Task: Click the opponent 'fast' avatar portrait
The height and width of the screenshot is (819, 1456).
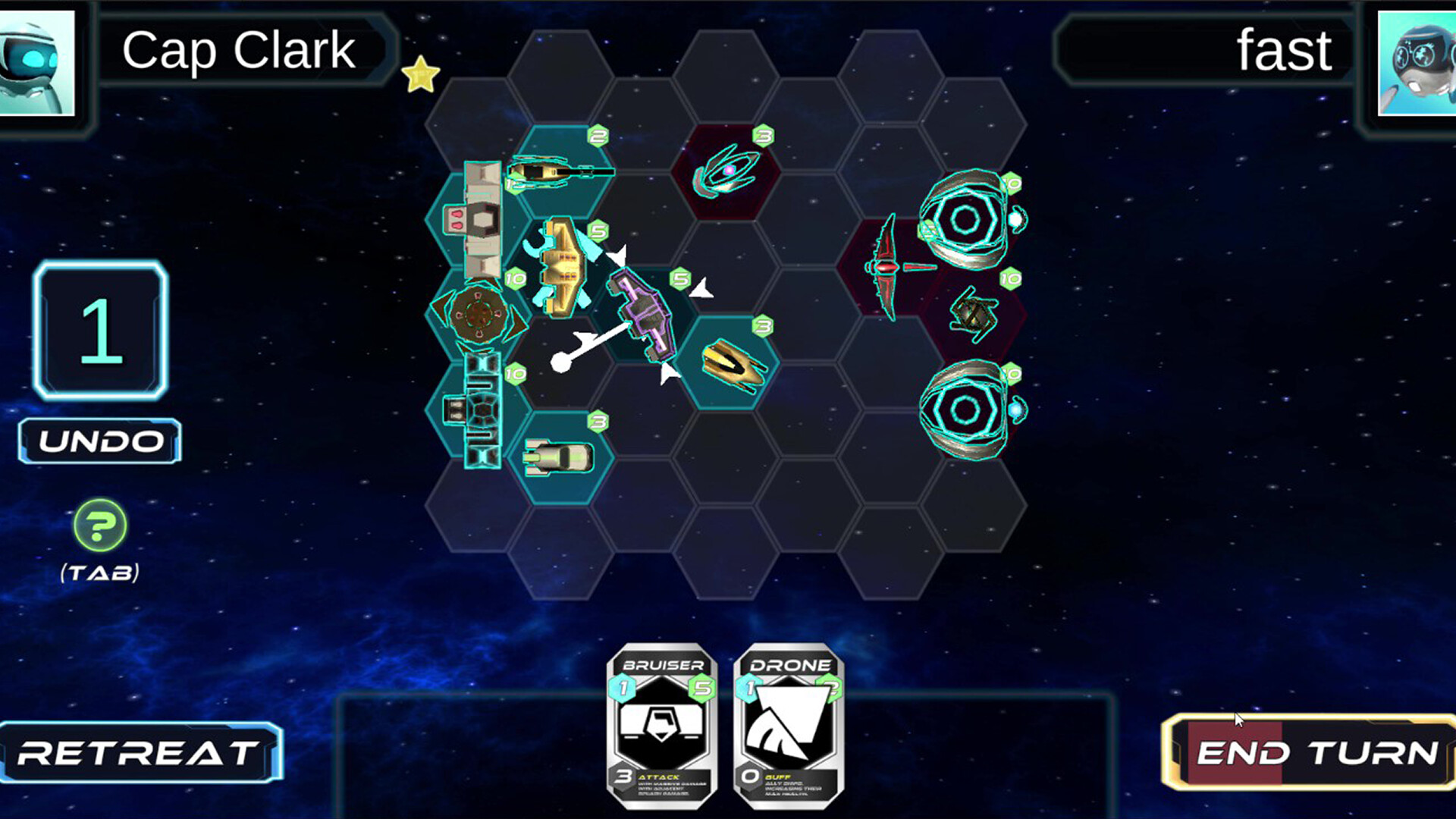Action: click(x=1415, y=64)
